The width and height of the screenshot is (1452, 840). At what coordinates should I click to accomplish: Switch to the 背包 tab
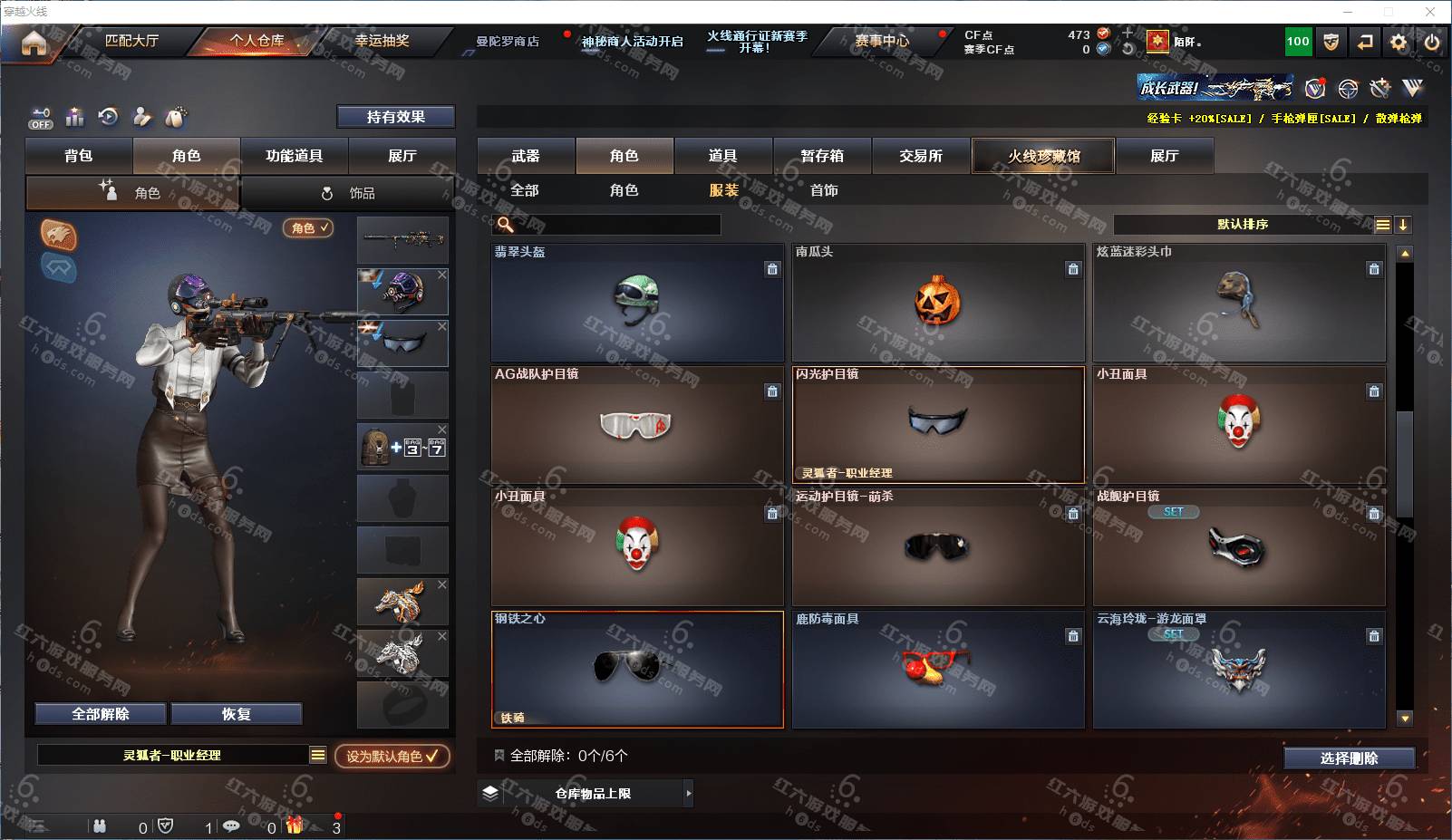pyautogui.click(x=79, y=156)
